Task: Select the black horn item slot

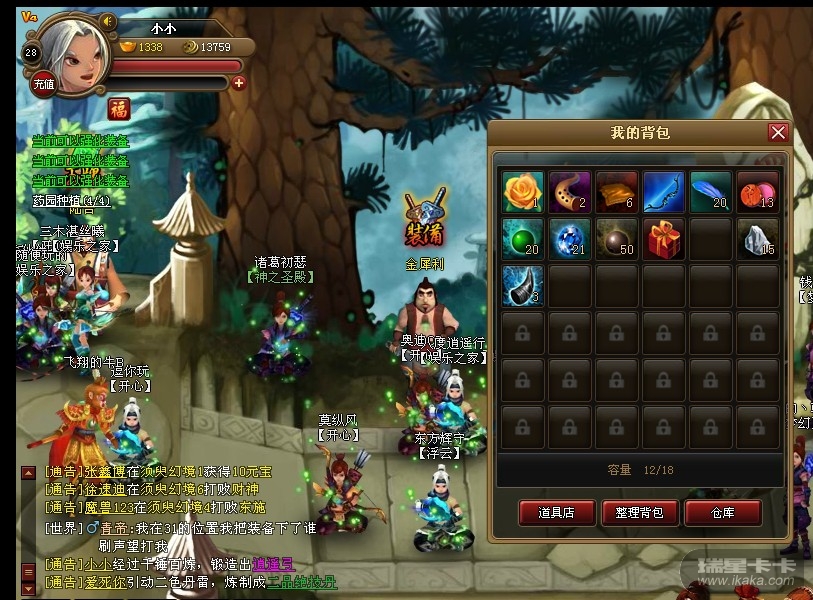Action: point(522,286)
